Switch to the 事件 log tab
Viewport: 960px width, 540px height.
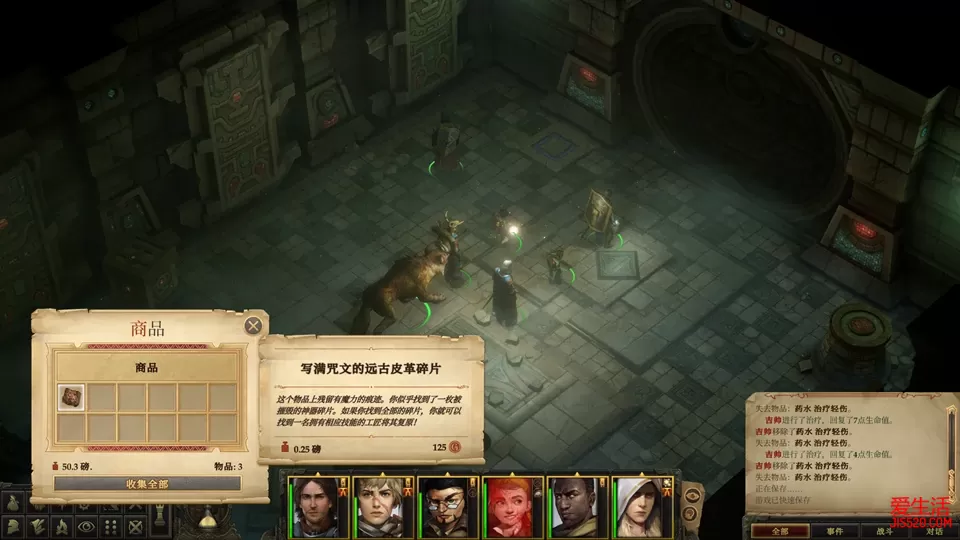pyautogui.click(x=834, y=532)
